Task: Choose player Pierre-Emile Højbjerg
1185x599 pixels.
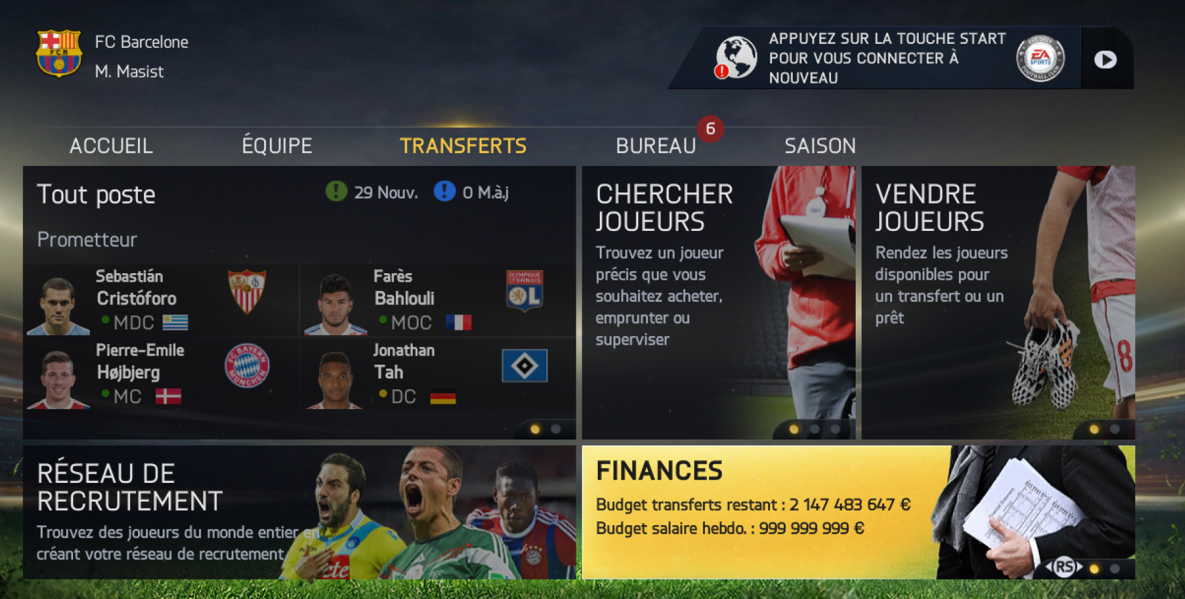Action: tap(160, 374)
